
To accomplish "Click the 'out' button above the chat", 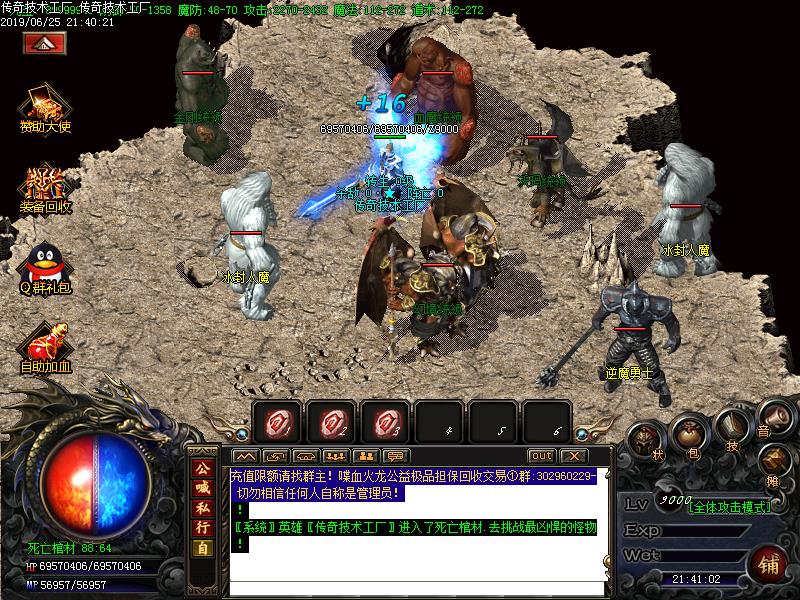I will point(542,456).
